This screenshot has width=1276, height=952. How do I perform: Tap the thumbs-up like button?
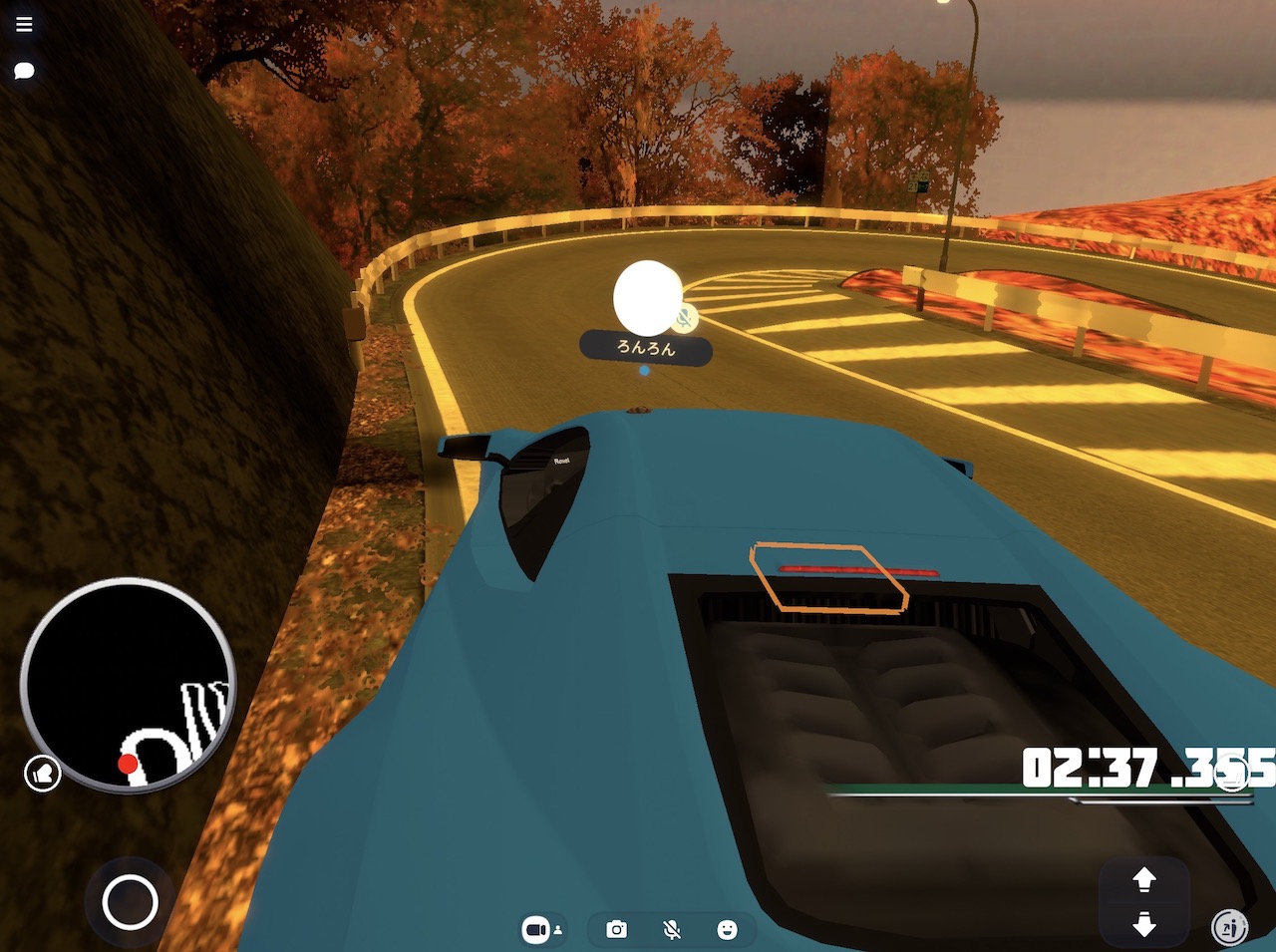(43, 773)
